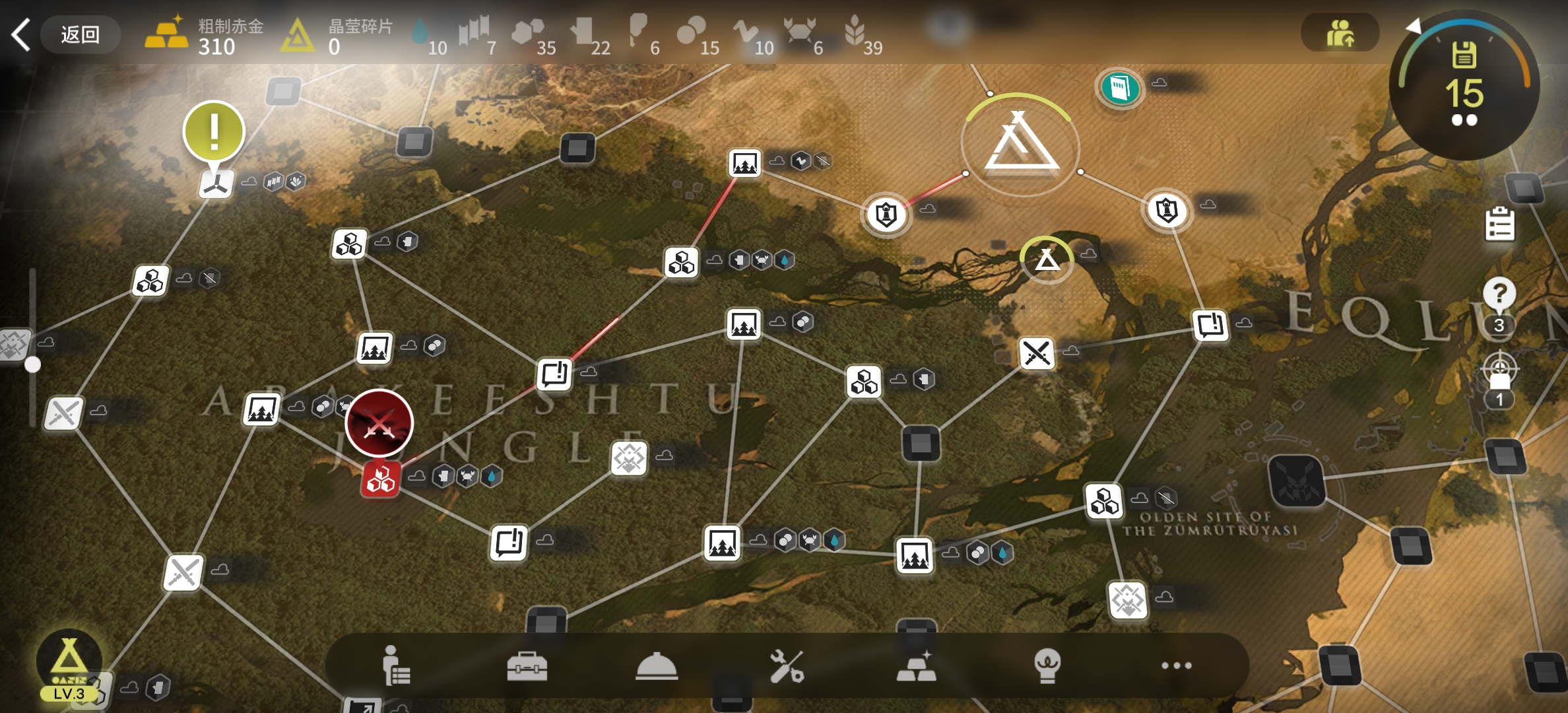Open the wrench and screwdriver crafting menu
The width and height of the screenshot is (1568, 713).
786,665
